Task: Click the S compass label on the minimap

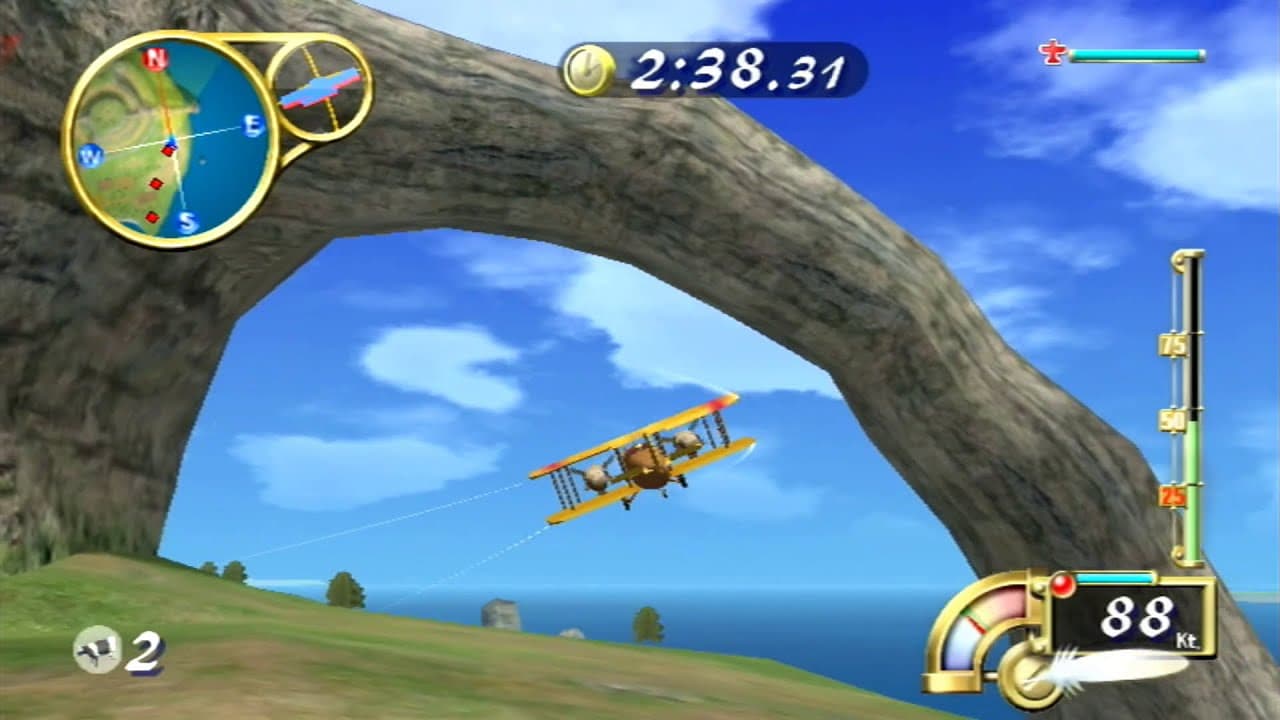Action: 185,219
